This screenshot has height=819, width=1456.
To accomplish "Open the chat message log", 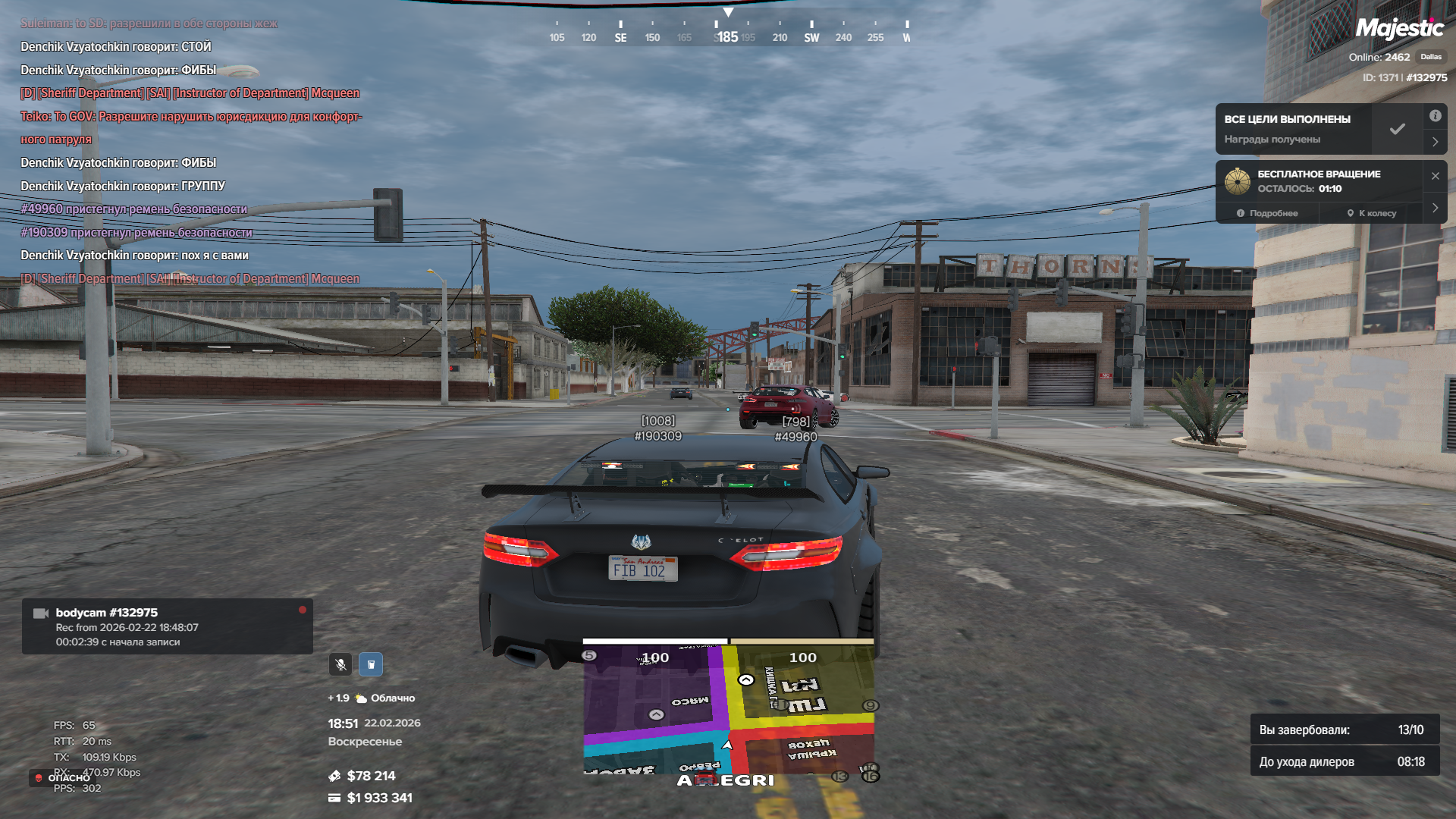I will pos(191,152).
